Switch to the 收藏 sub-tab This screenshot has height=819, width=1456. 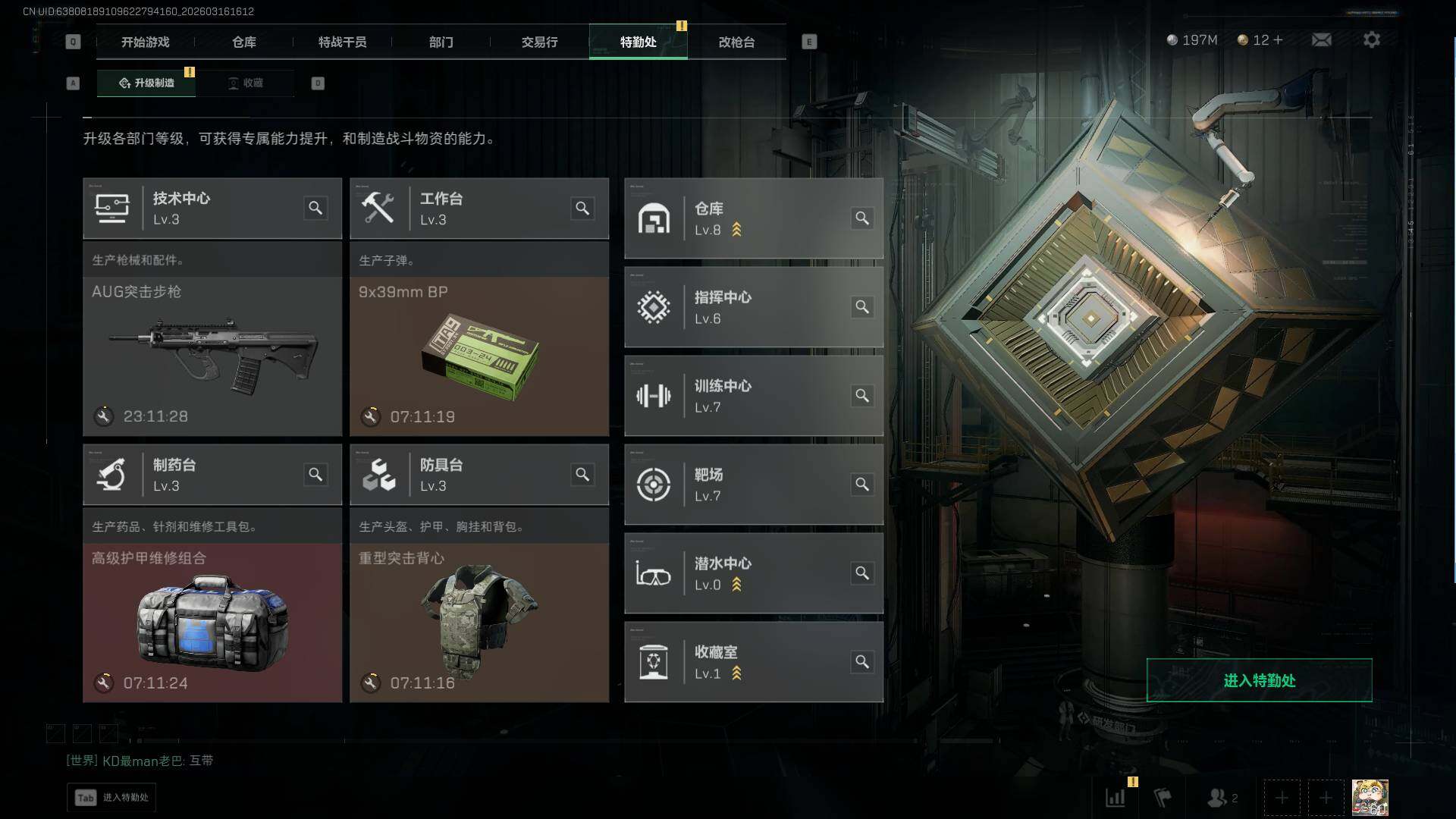(246, 83)
